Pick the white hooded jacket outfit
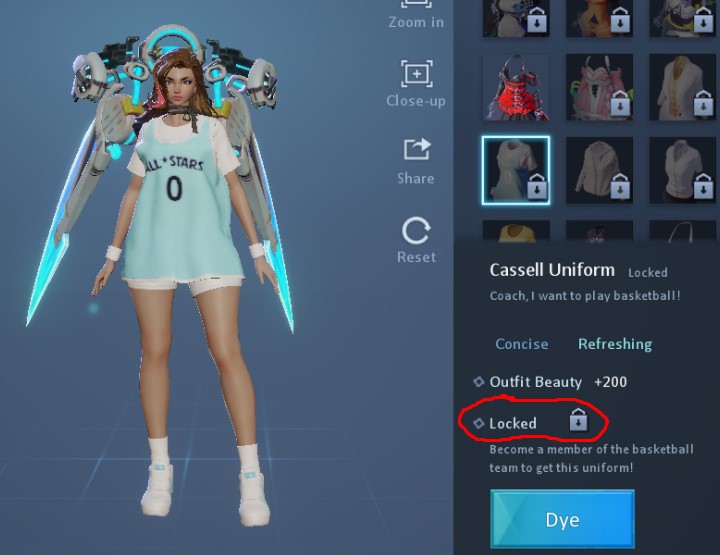Image resolution: width=720 pixels, height=555 pixels. (599, 169)
